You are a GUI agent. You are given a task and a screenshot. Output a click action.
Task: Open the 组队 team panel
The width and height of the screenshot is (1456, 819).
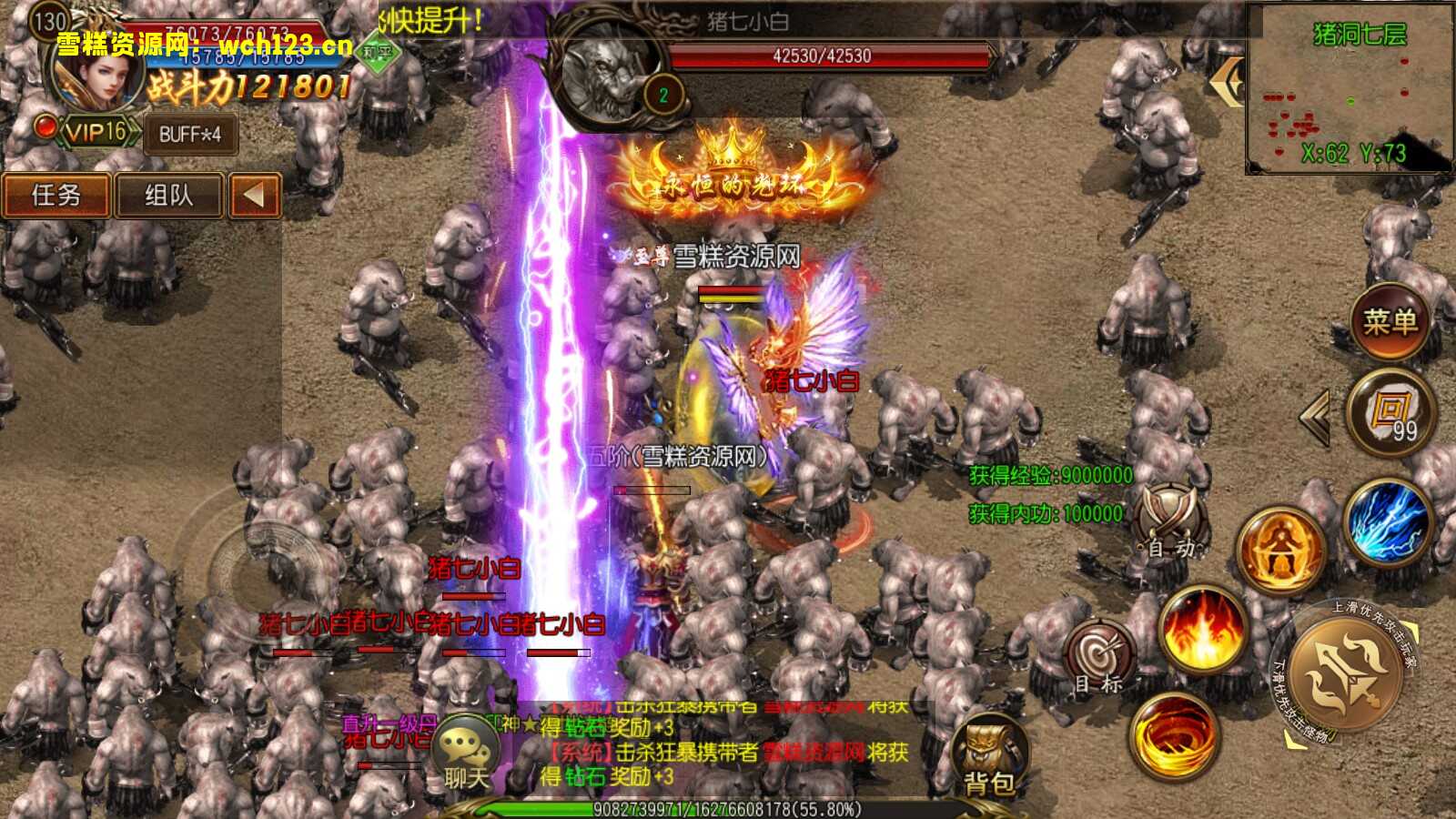169,195
